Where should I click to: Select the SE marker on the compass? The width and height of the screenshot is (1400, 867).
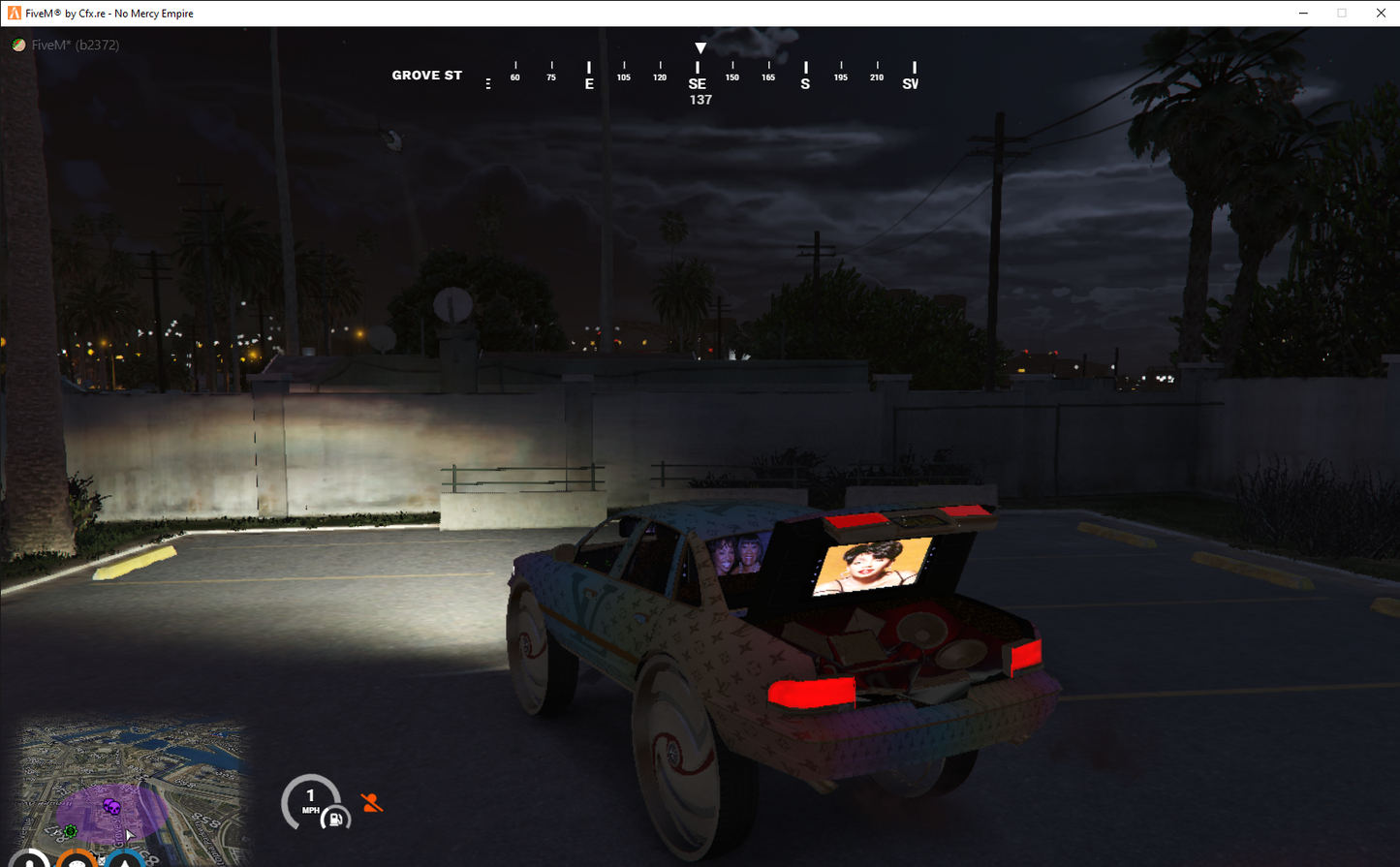[x=698, y=83]
